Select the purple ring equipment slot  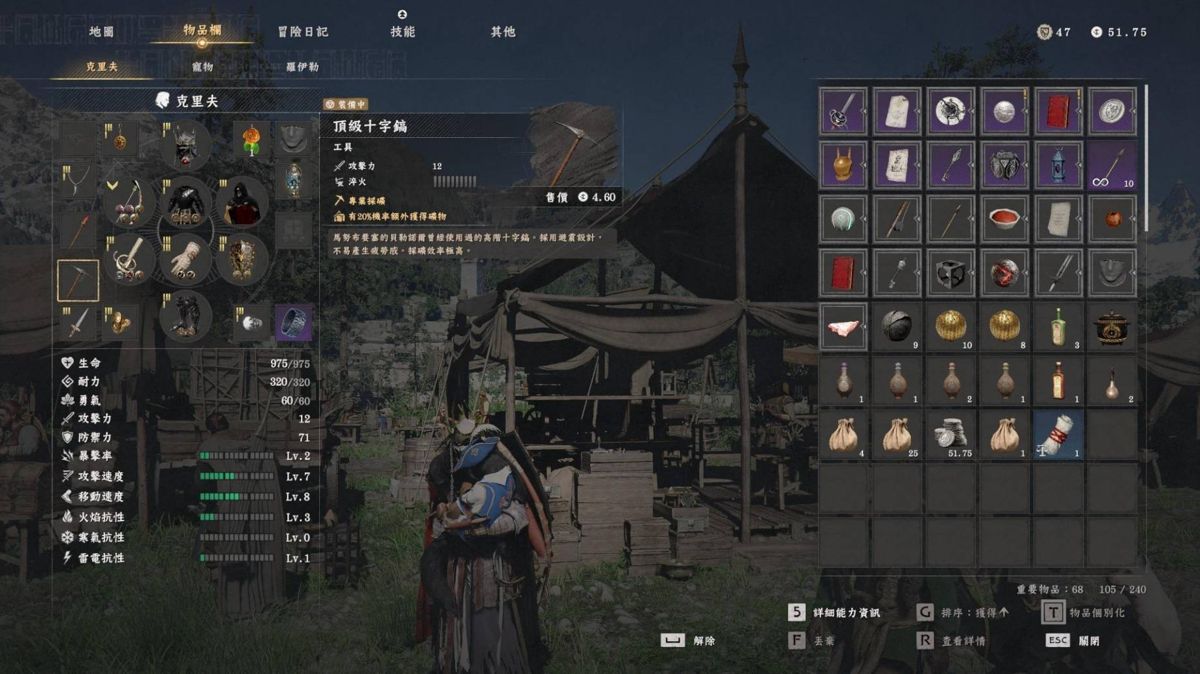[x=294, y=322]
